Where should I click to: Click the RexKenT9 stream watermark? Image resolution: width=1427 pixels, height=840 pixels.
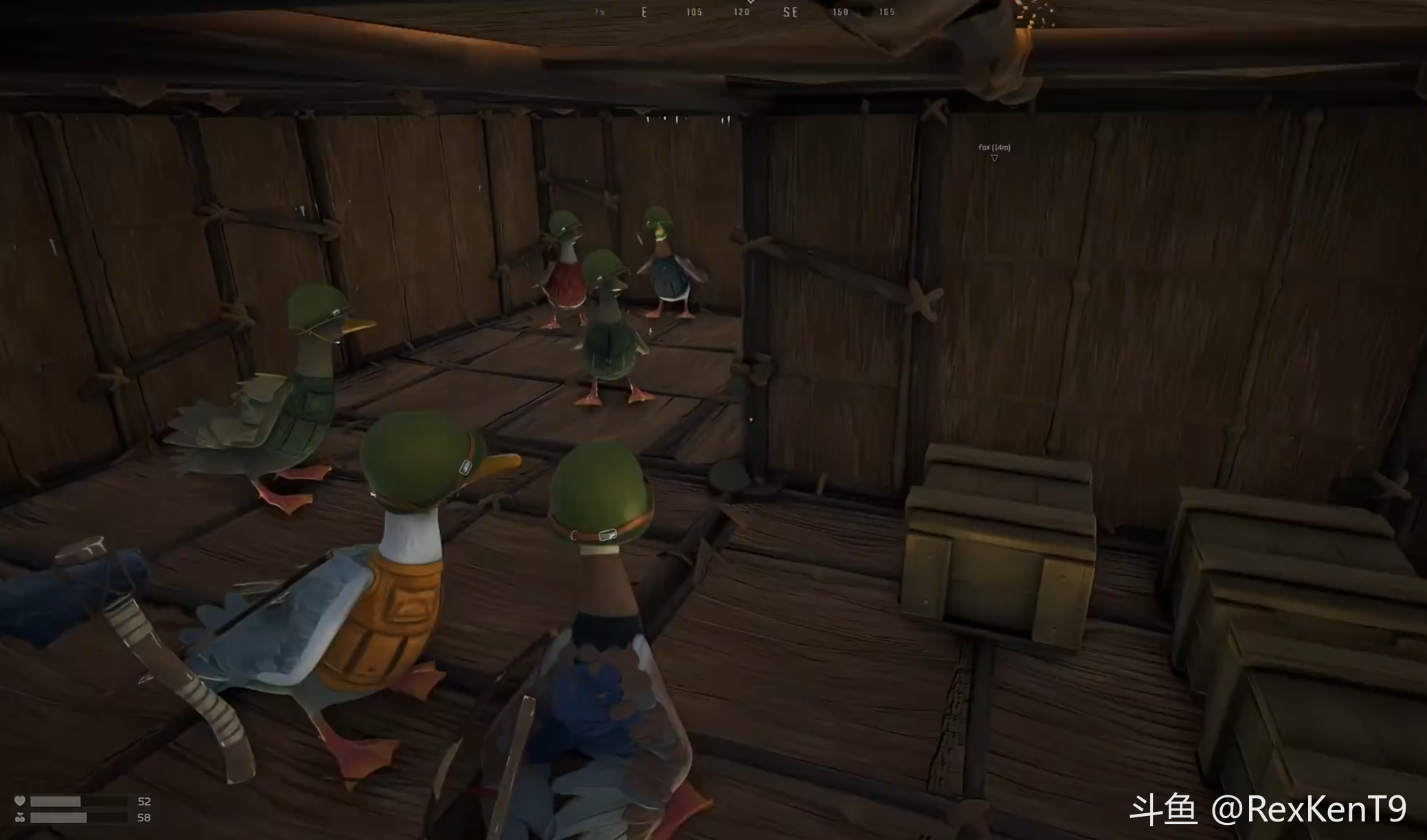point(1268,809)
